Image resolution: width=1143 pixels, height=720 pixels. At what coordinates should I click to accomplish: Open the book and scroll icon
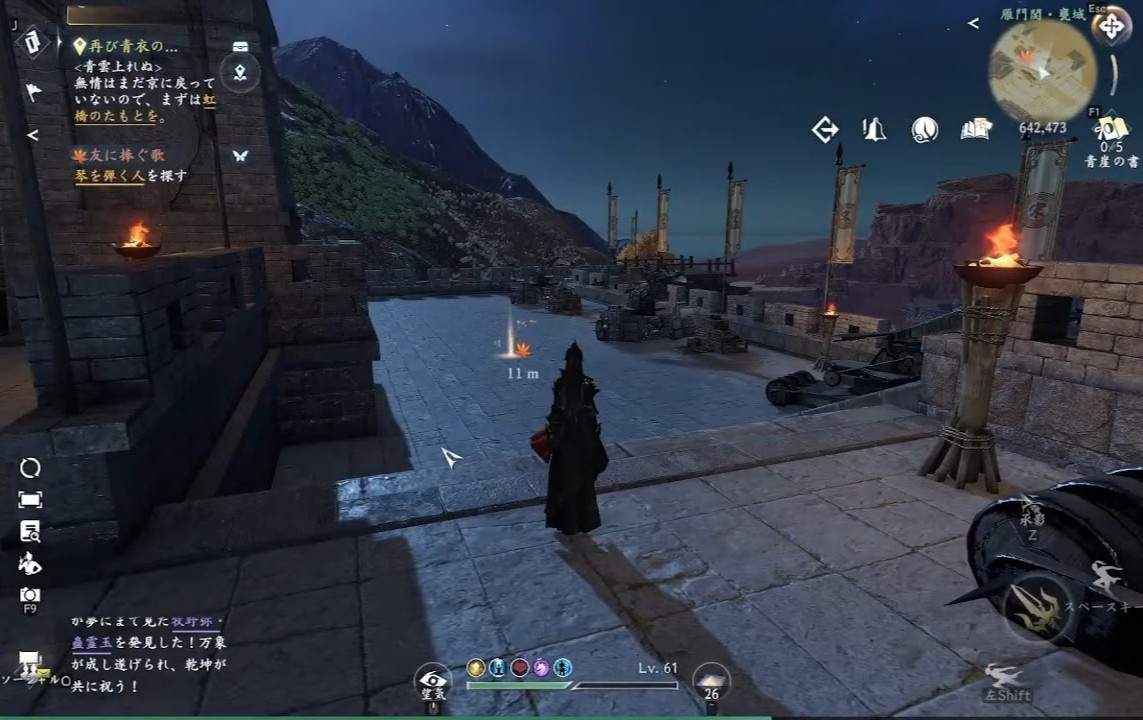click(975, 129)
